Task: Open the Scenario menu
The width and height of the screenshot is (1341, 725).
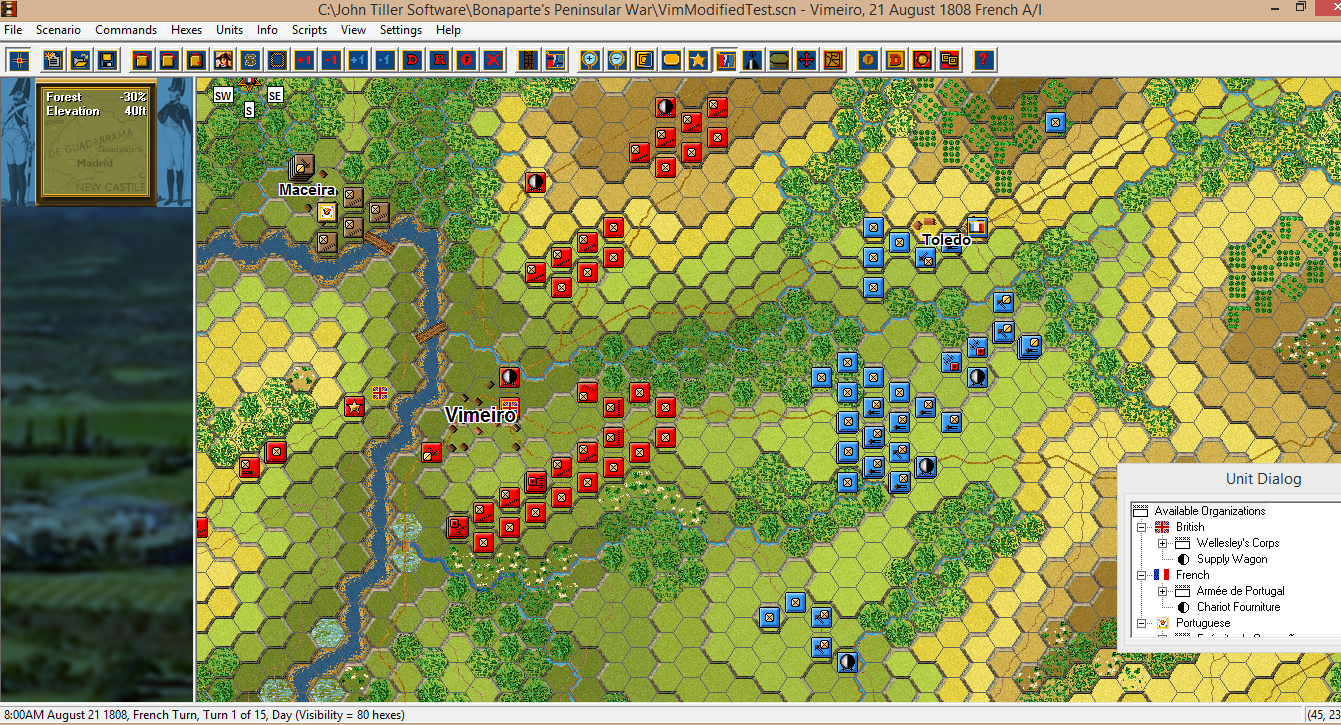Action: click(x=58, y=30)
